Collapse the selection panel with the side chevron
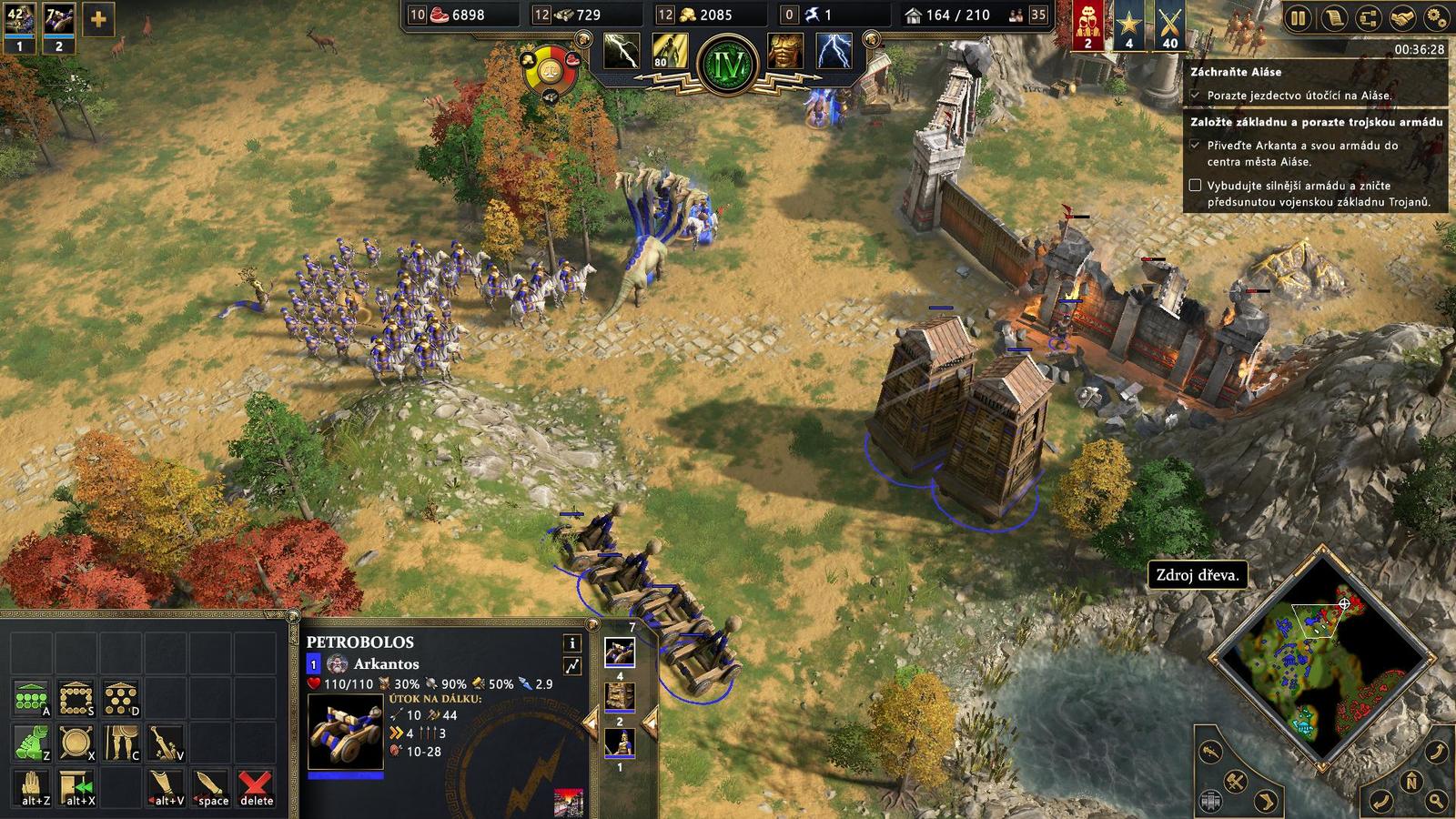The image size is (1456, 819). tap(592, 723)
